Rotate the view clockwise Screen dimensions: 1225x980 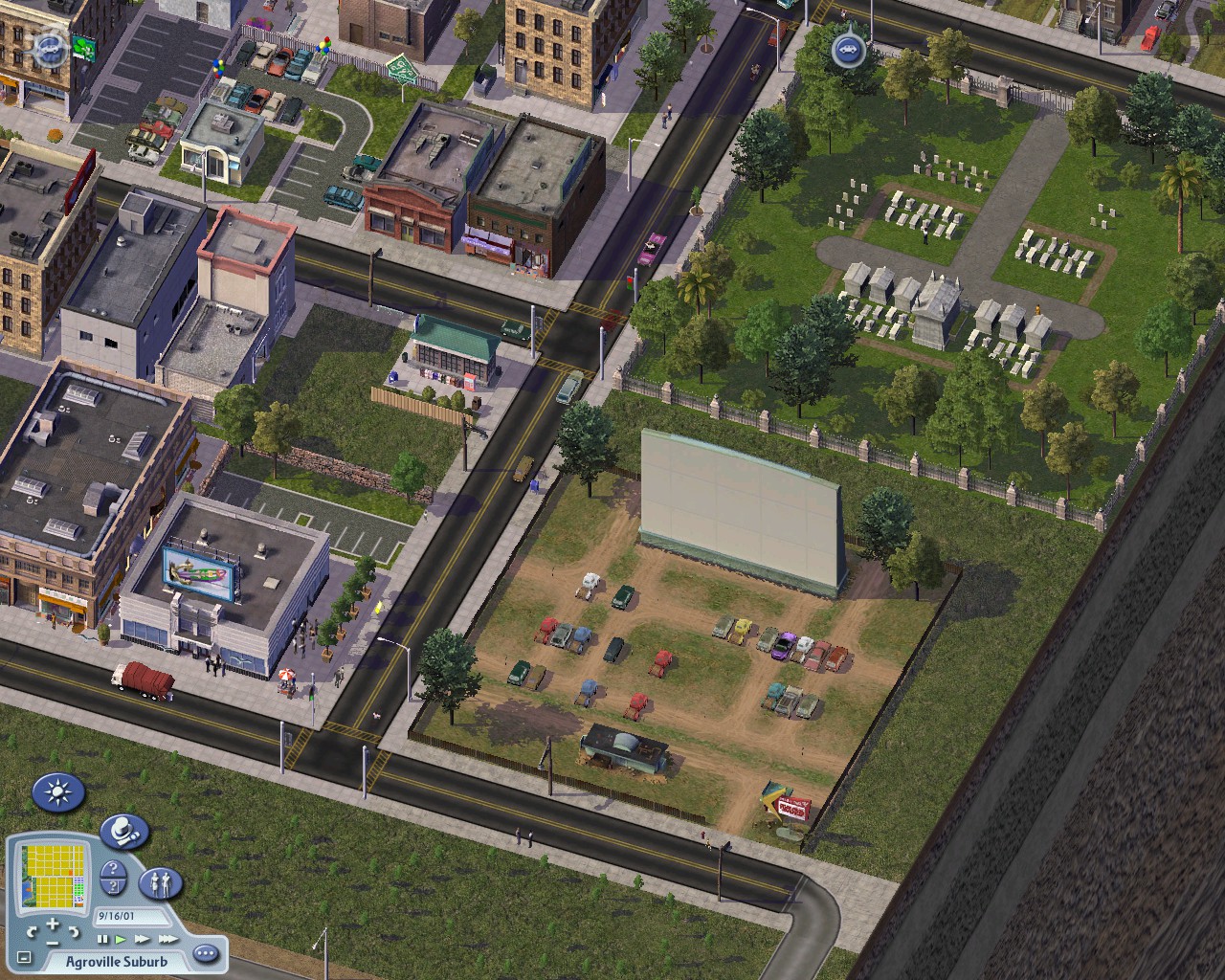click(x=73, y=930)
